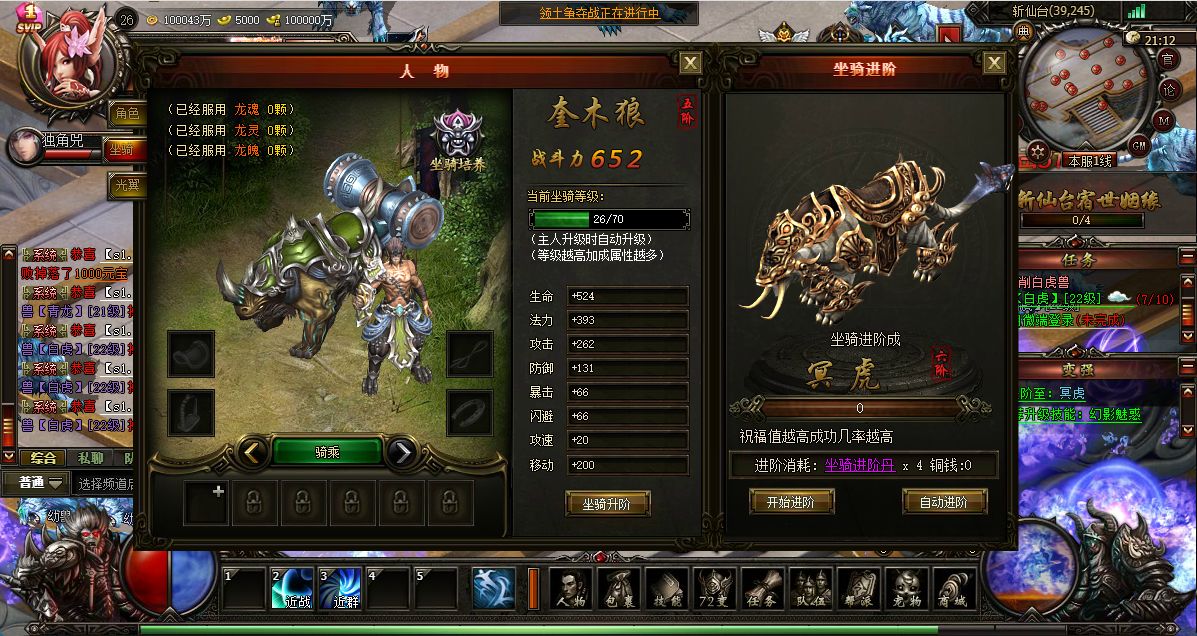Close the 人物 character panel
1197x636 pixels.
coord(690,63)
